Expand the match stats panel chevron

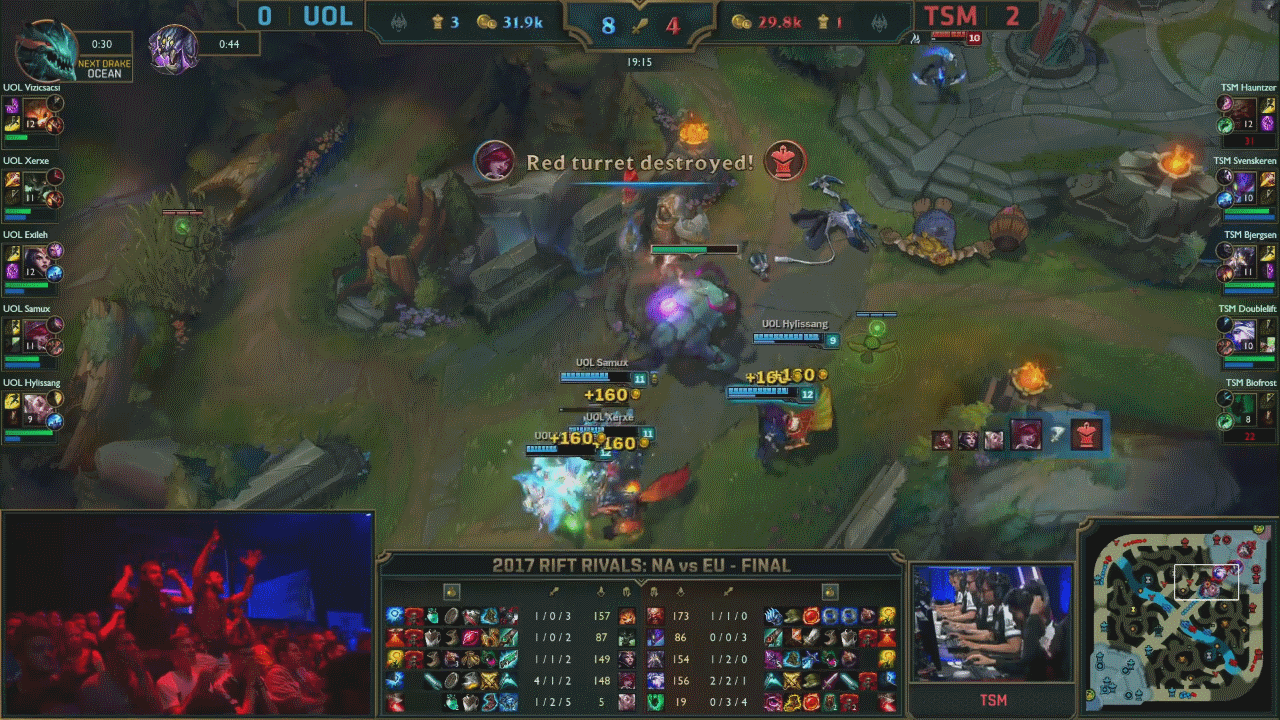coord(639,581)
